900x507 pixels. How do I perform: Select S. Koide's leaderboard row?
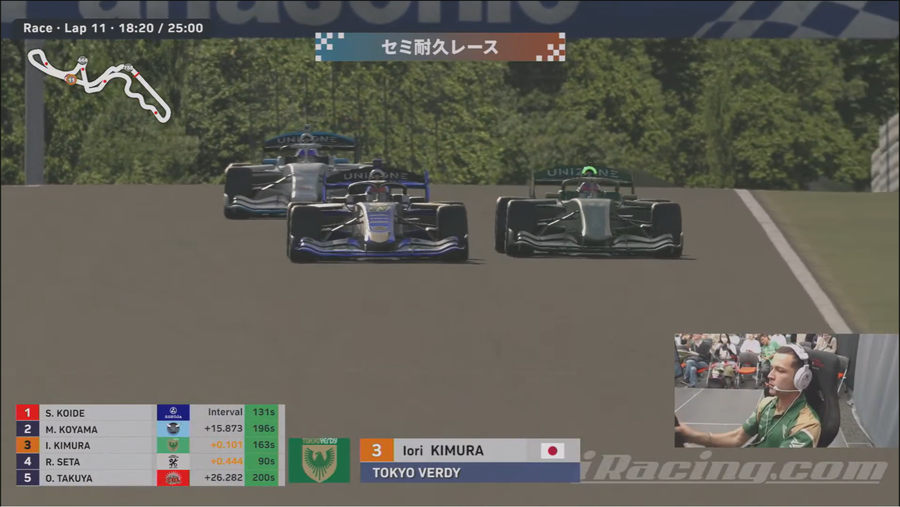click(150, 413)
